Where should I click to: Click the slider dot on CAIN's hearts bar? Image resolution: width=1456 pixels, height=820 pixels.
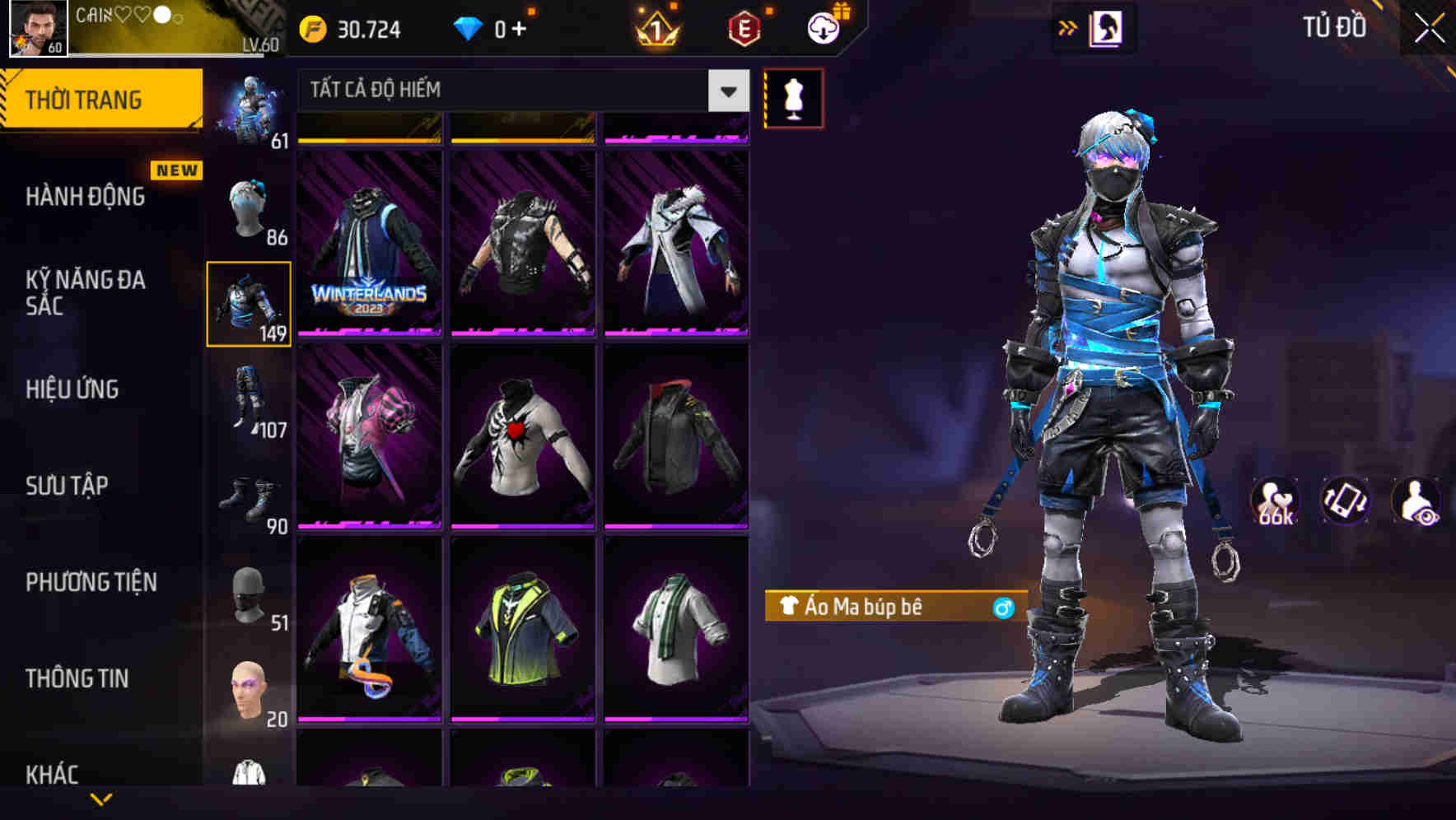point(161,13)
